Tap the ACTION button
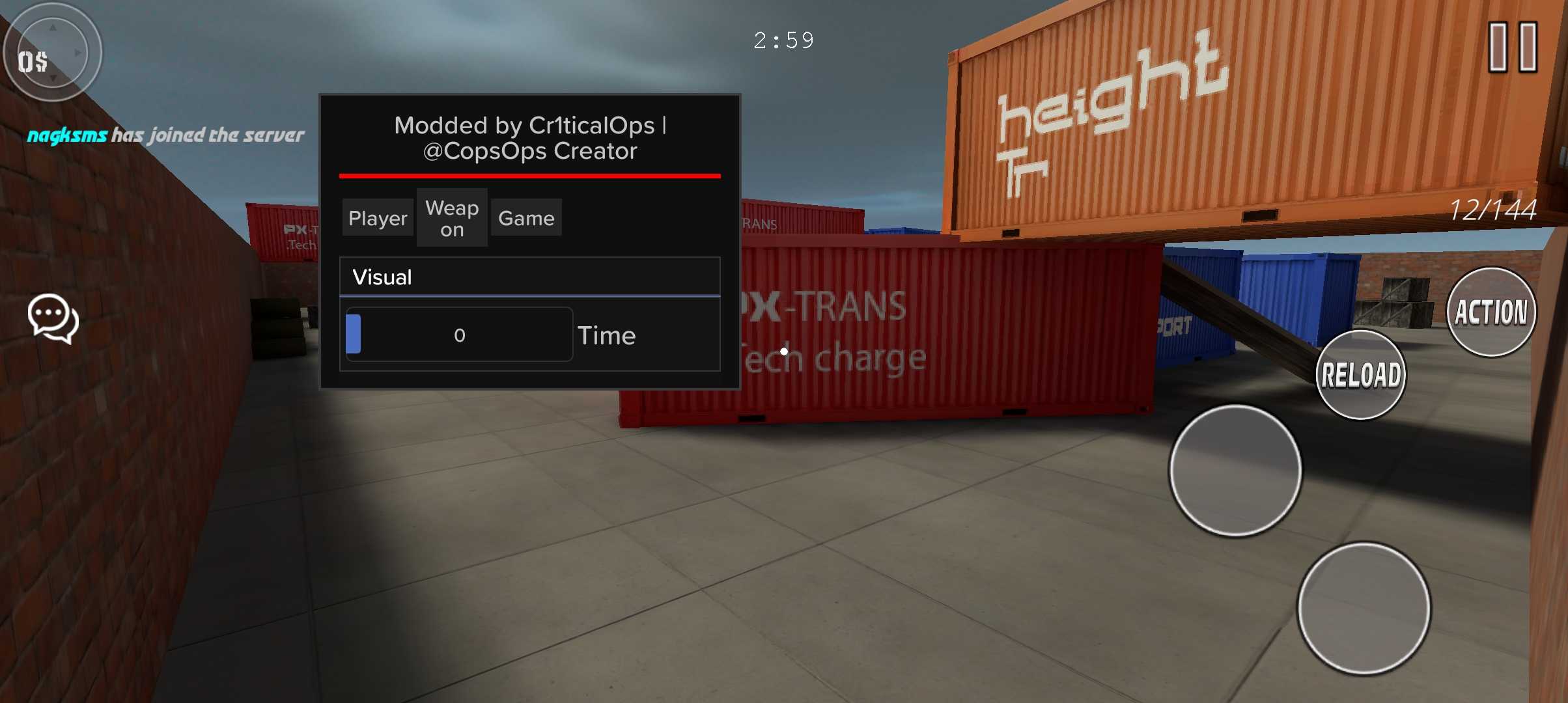This screenshot has height=703, width=1568. click(1491, 312)
